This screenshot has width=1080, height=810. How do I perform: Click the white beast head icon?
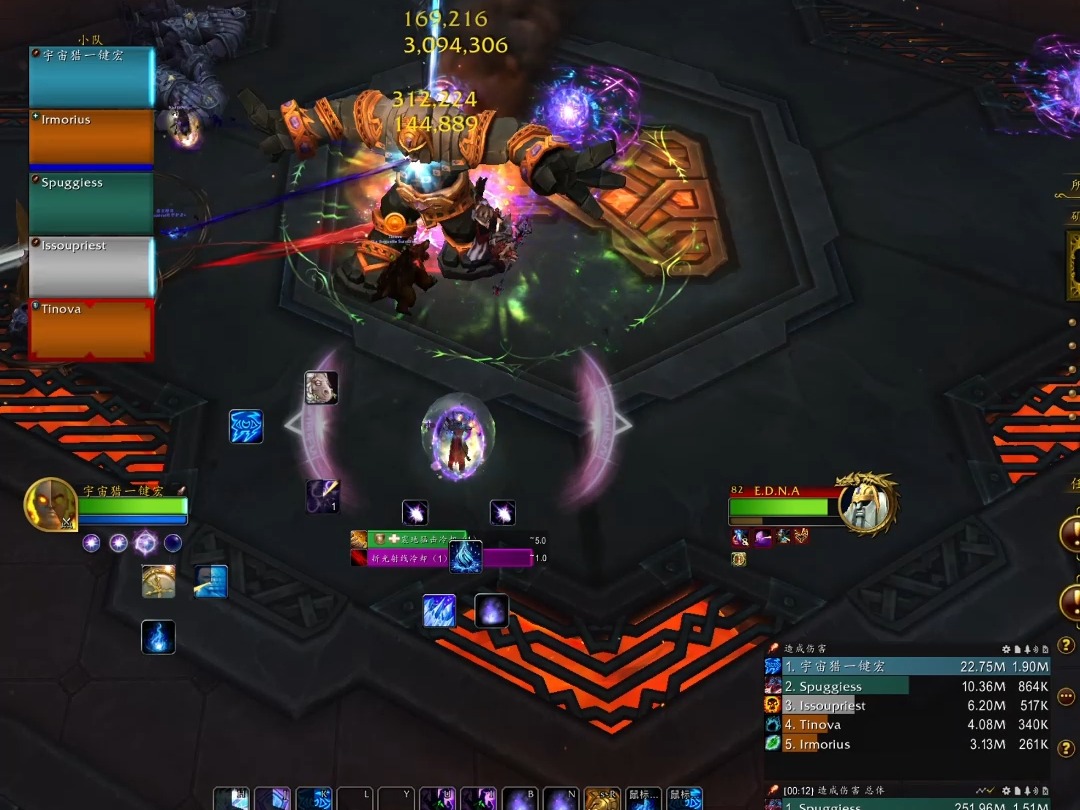point(321,388)
